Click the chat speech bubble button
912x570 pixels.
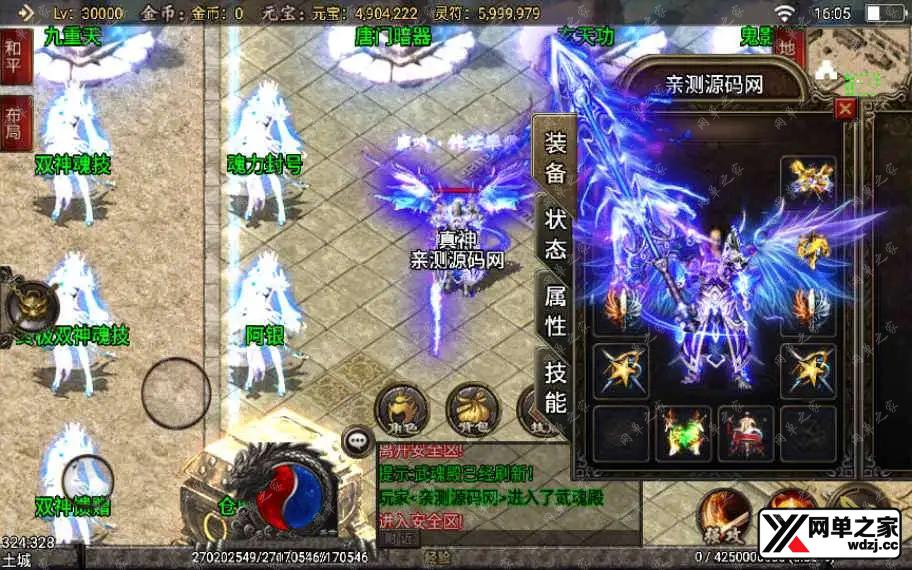tap(356, 440)
